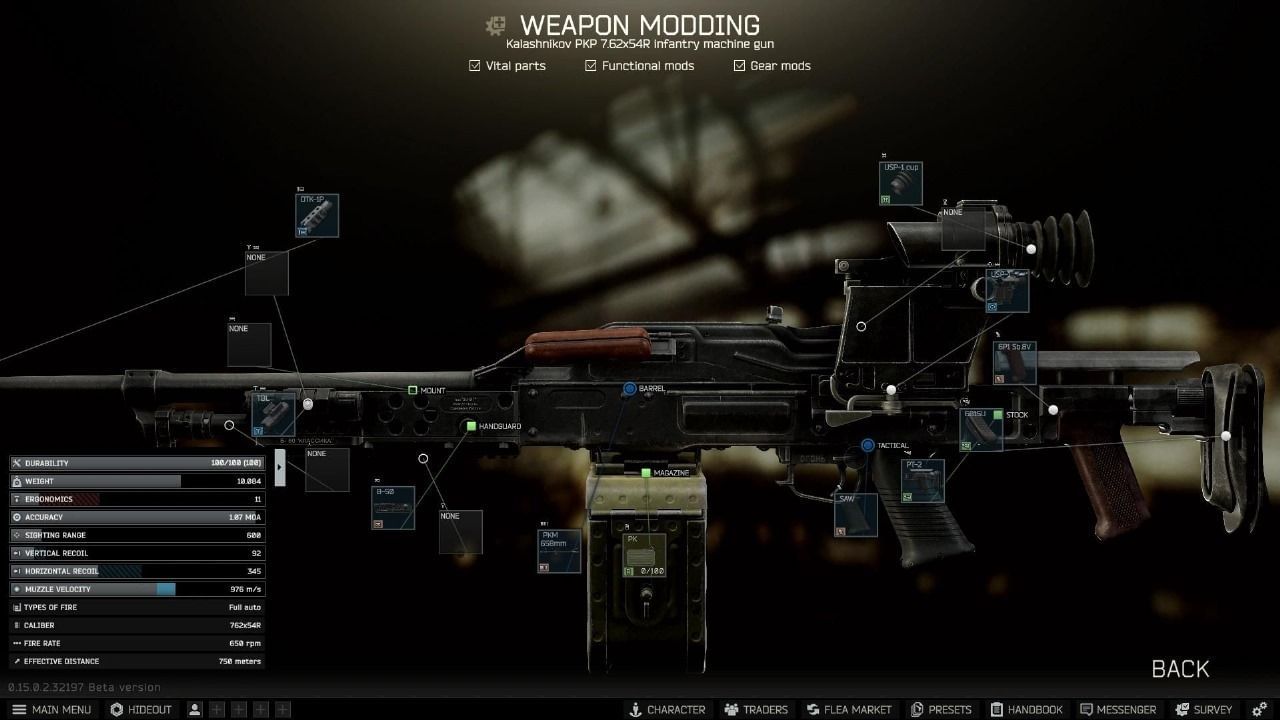1280x720 pixels.
Task: Disable the Functional mods checkbox
Action: click(589, 65)
